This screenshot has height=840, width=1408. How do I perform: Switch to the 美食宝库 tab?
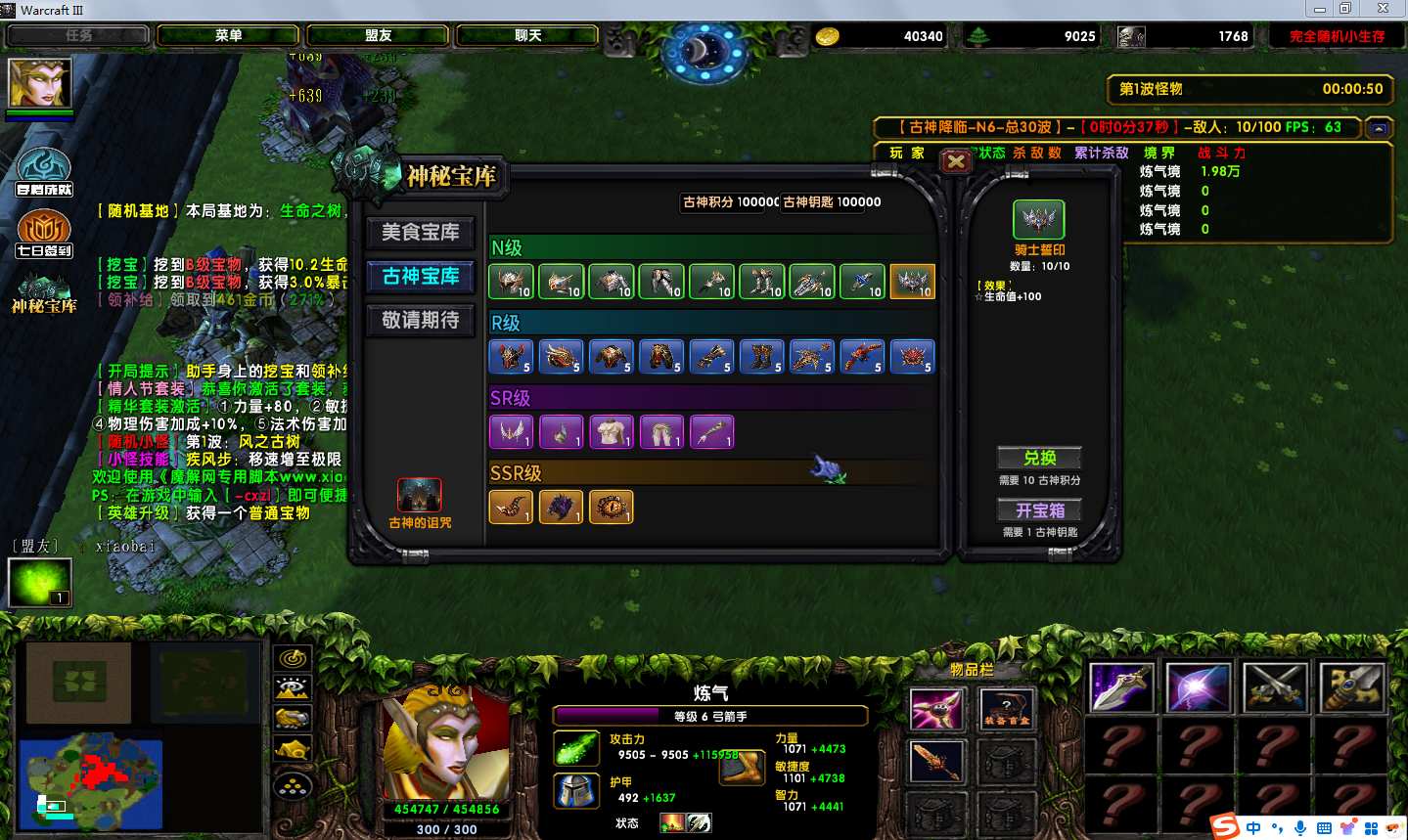click(420, 233)
